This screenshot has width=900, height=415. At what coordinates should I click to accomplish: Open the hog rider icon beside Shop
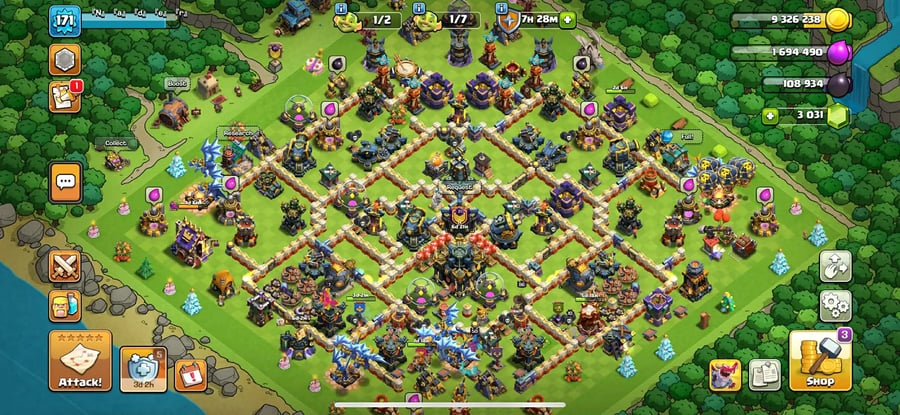tap(726, 373)
